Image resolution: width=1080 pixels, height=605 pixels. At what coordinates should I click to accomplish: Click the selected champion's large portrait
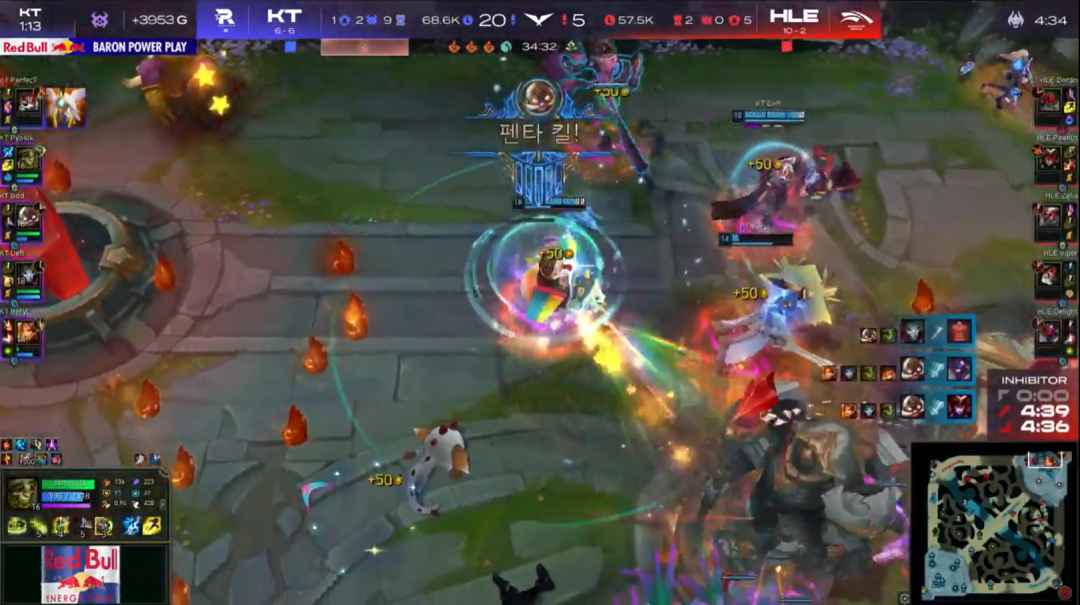point(21,494)
